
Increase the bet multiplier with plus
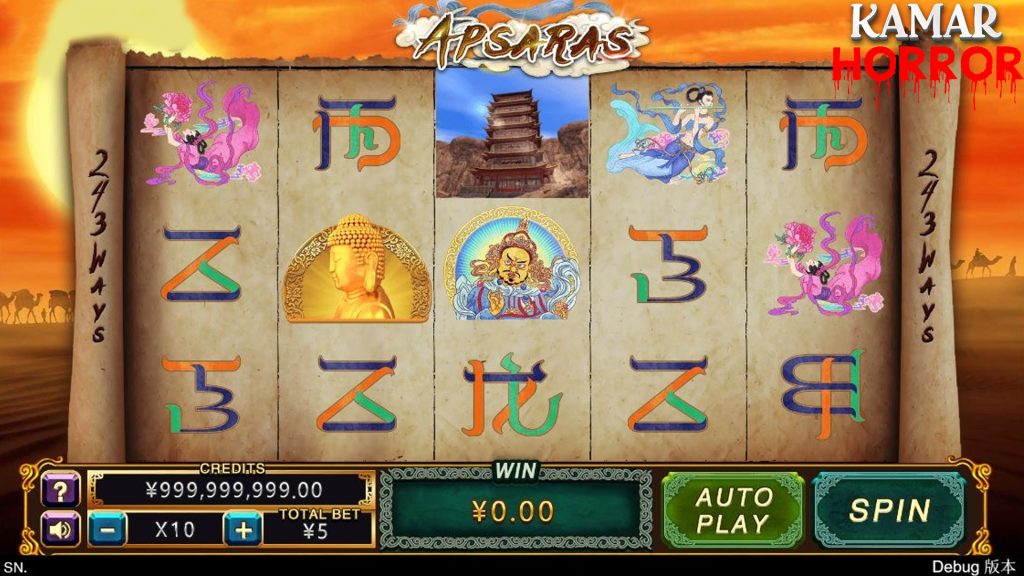[x=243, y=529]
